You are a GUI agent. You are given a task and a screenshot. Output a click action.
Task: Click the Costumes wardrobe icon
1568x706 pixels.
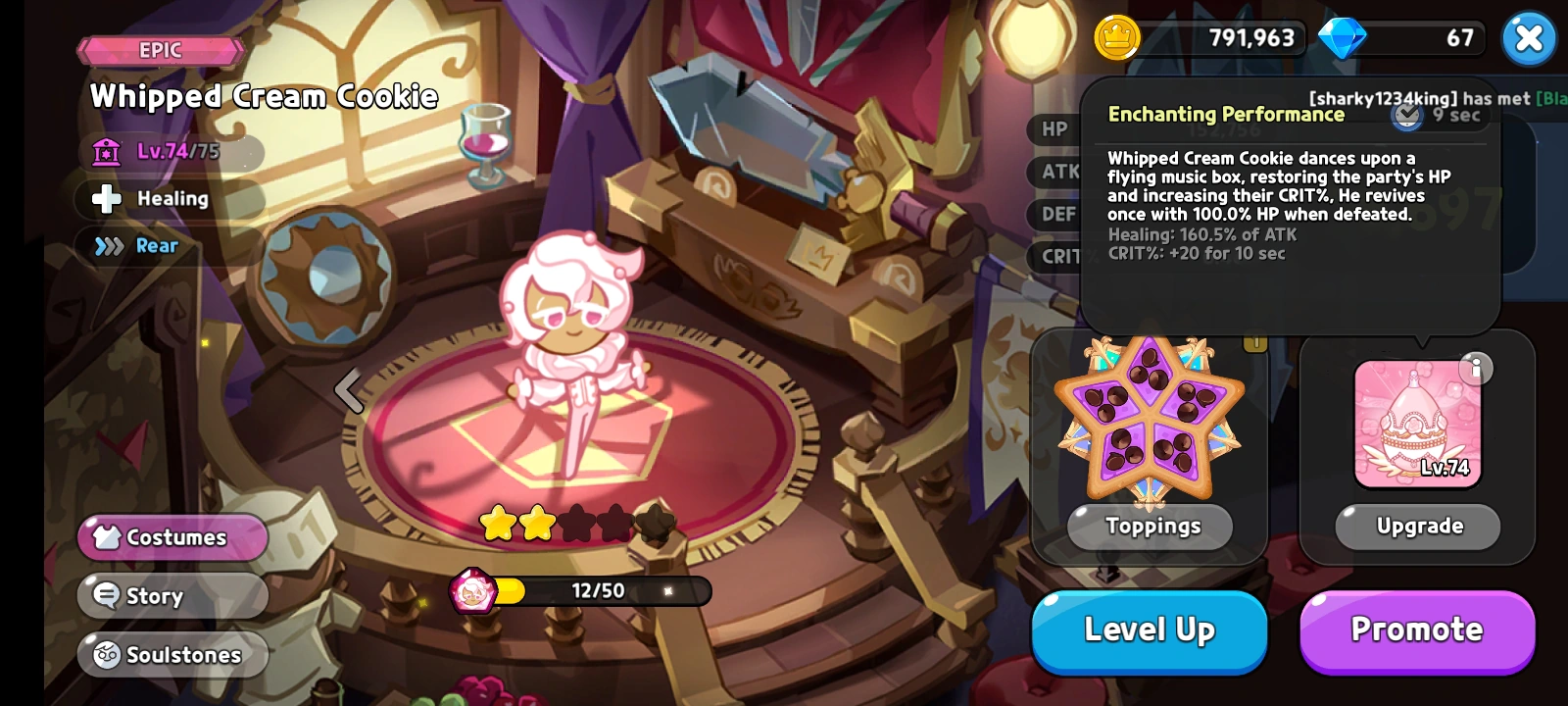coord(105,536)
